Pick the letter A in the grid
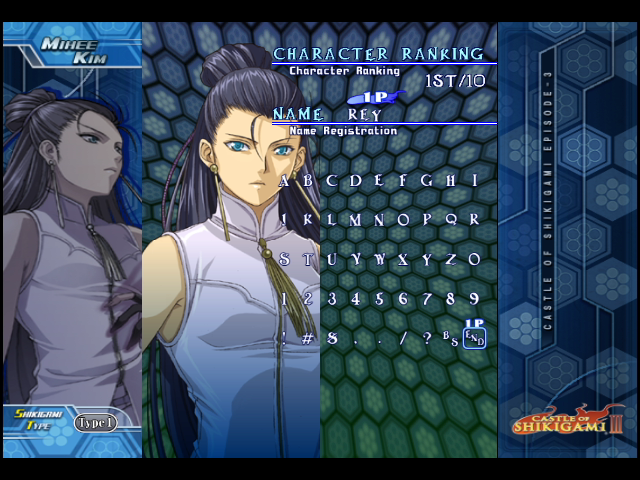This screenshot has width=640, height=480. 284,181
